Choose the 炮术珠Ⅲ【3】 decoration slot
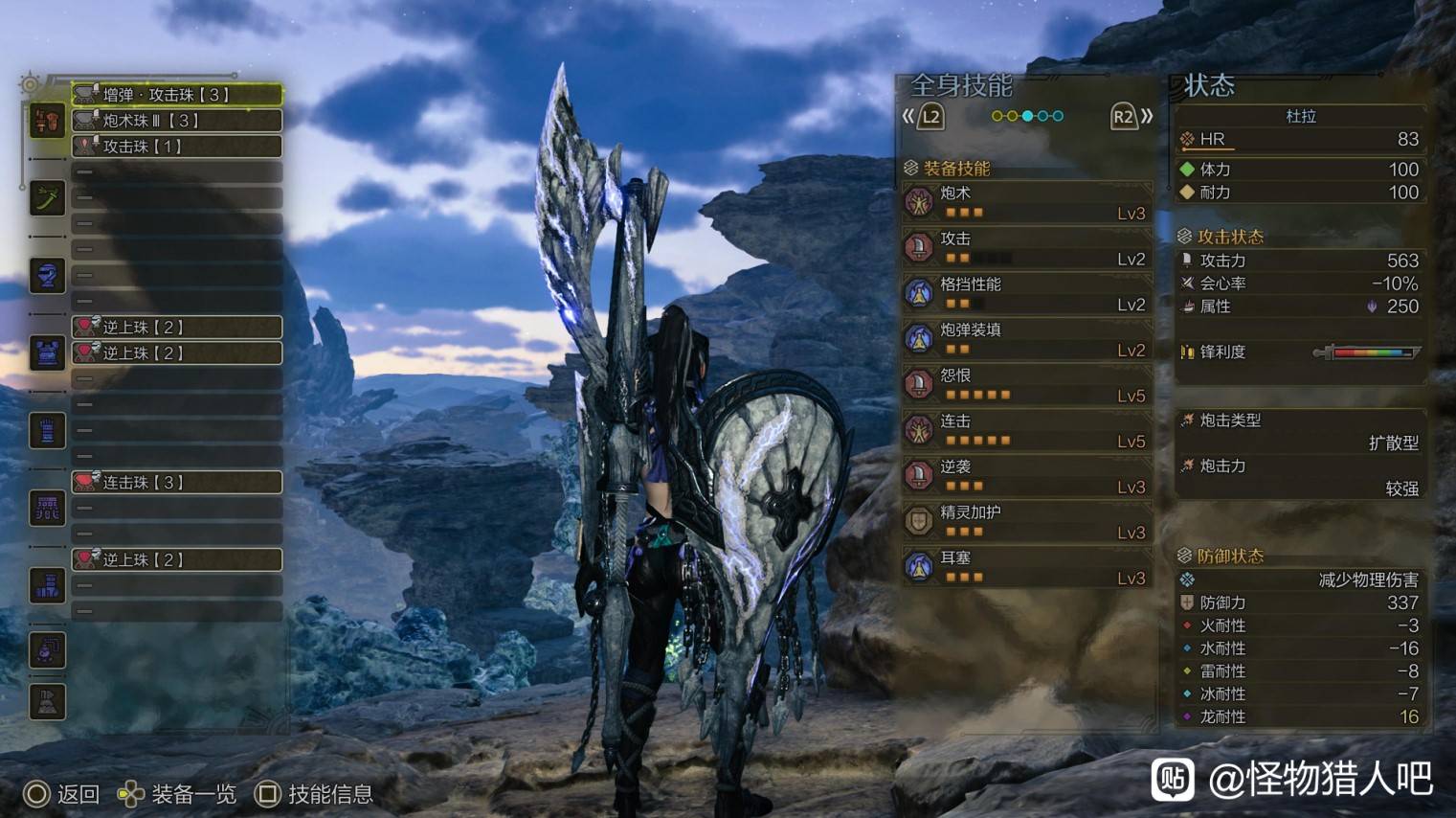1456x818 pixels. tap(177, 120)
